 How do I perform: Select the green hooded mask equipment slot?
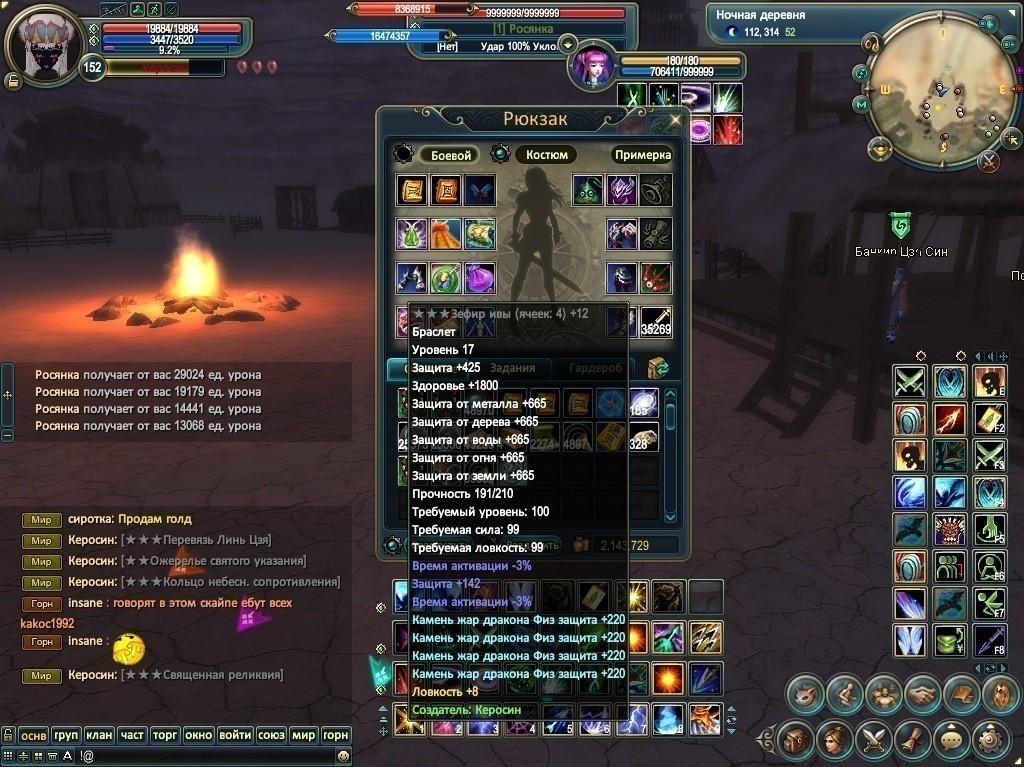tap(588, 190)
